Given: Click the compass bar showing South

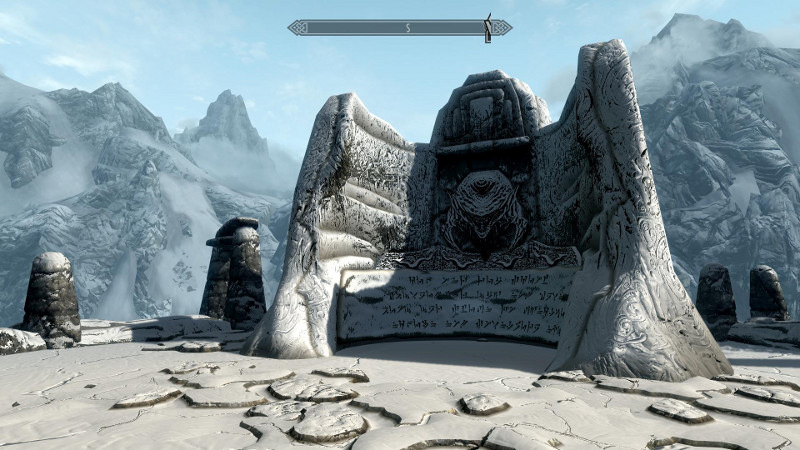Looking at the screenshot, I should pos(399,28).
